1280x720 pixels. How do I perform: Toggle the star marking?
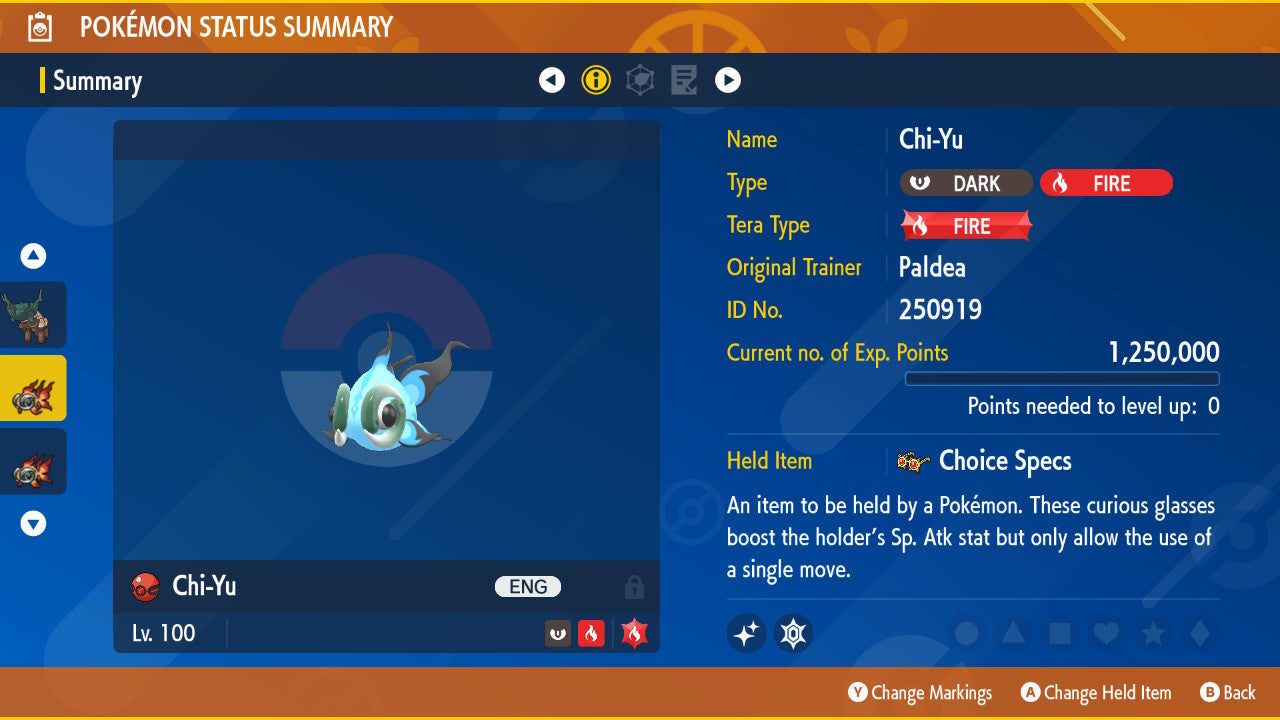(1153, 633)
